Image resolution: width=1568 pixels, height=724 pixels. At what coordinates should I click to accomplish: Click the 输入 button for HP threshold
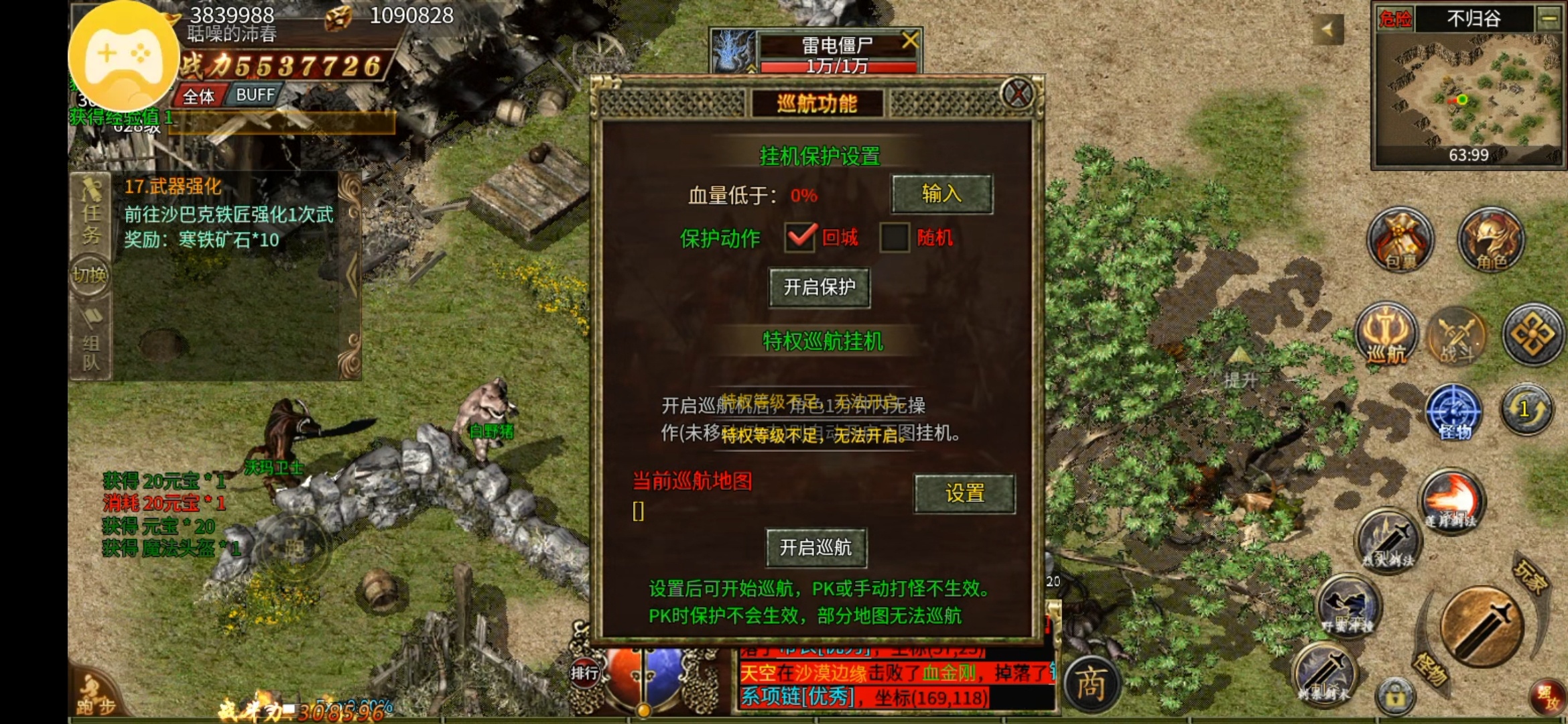point(941,194)
